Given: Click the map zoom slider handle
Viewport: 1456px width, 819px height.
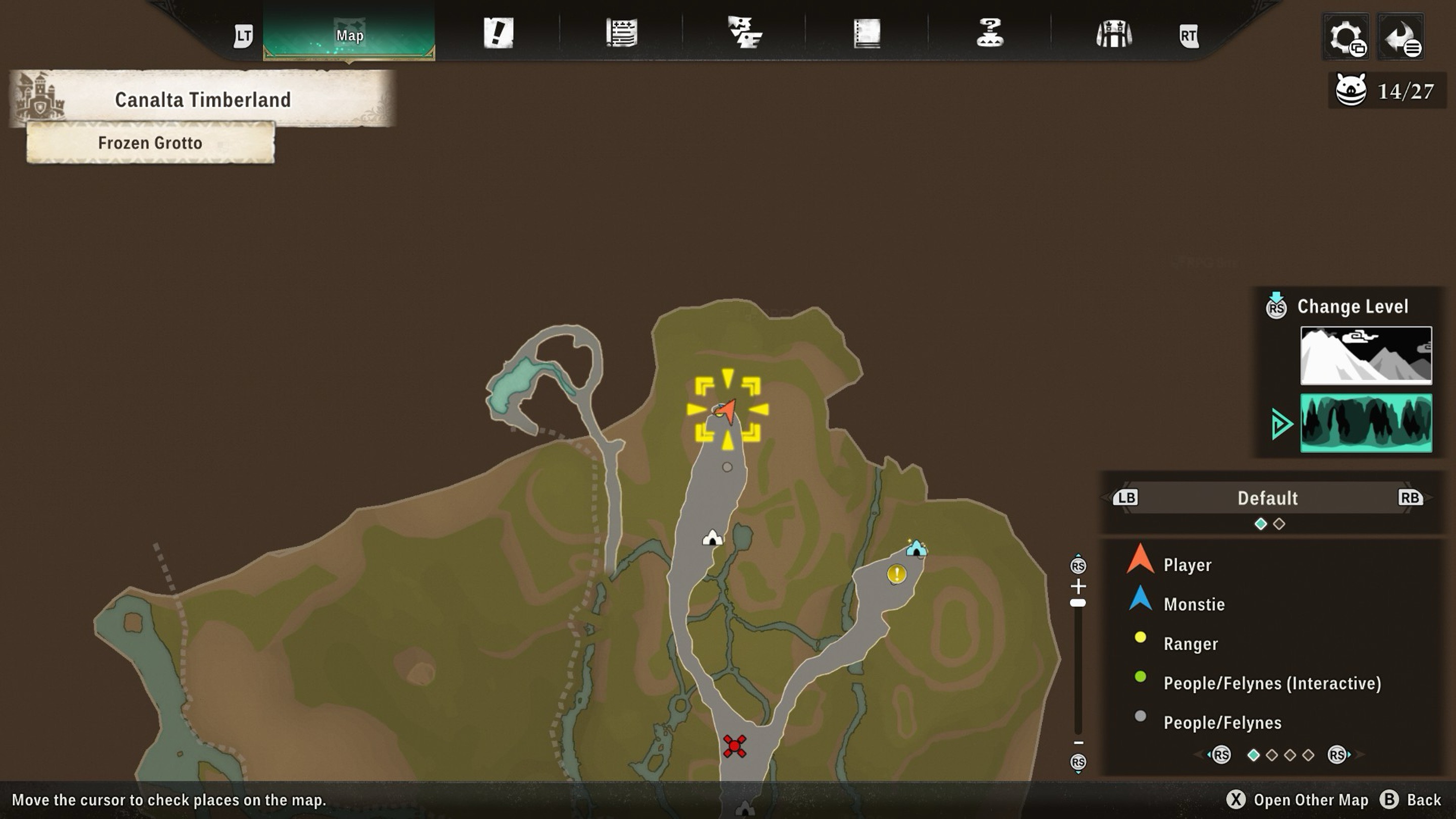Looking at the screenshot, I should coord(1078,603).
